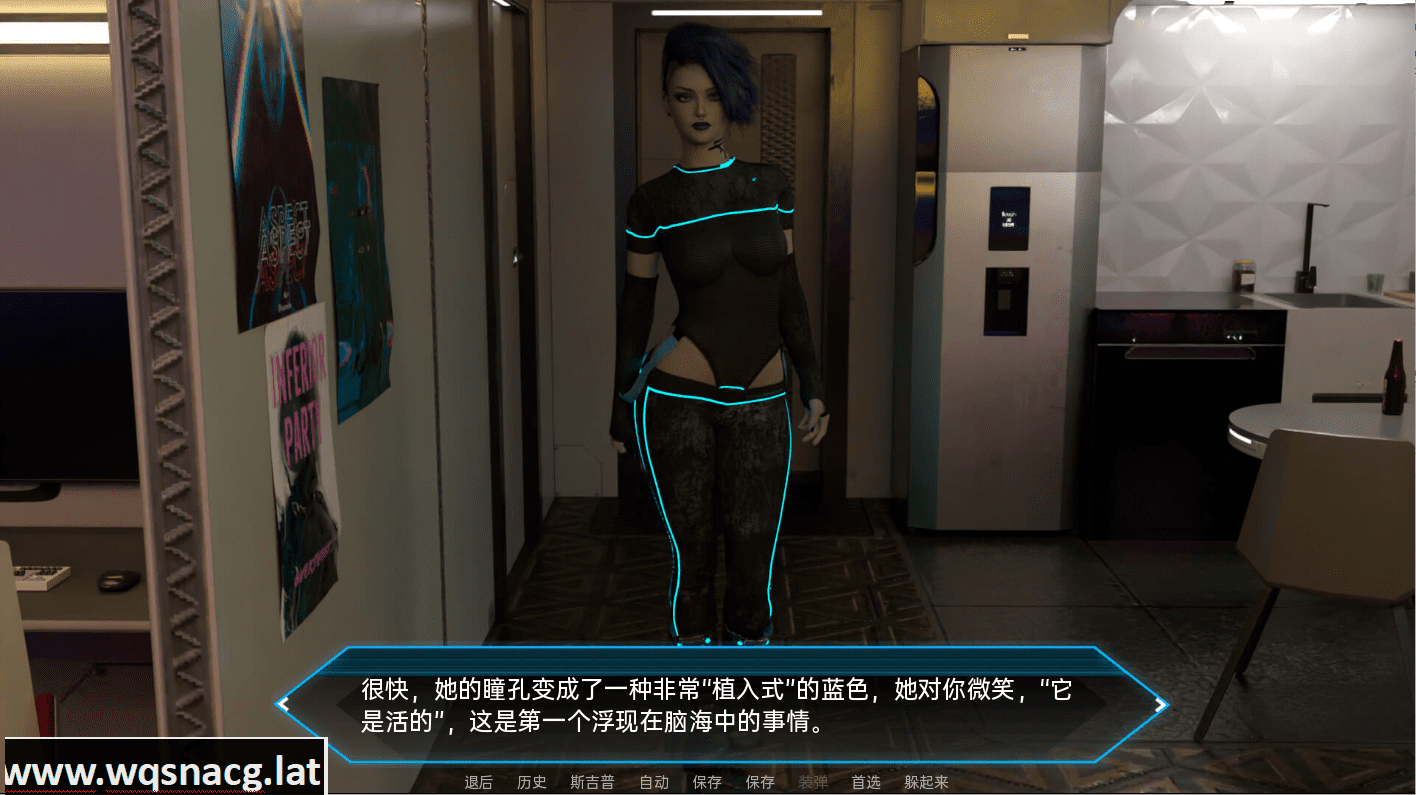Toggle 自动 auto-read mode
The height and width of the screenshot is (795, 1416).
[x=654, y=783]
